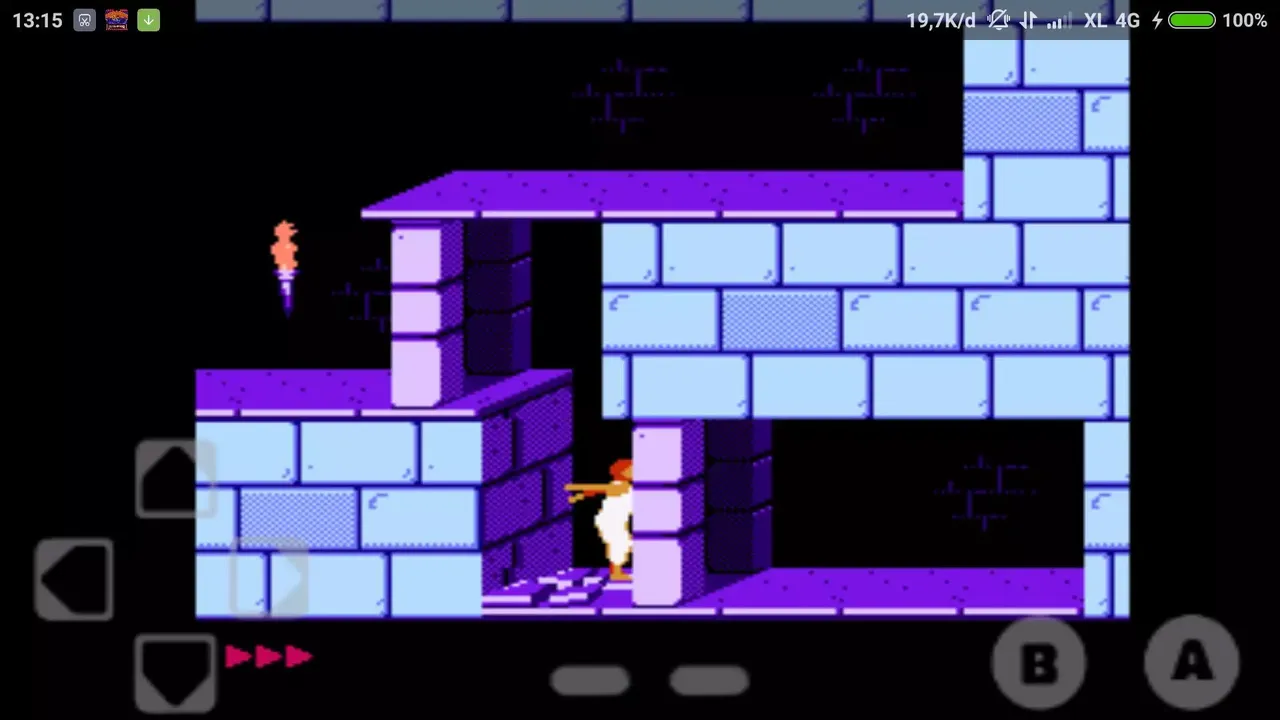Tap the clock showing 13:15
Viewport: 1280px width, 720px height.
pyautogui.click(x=37, y=20)
